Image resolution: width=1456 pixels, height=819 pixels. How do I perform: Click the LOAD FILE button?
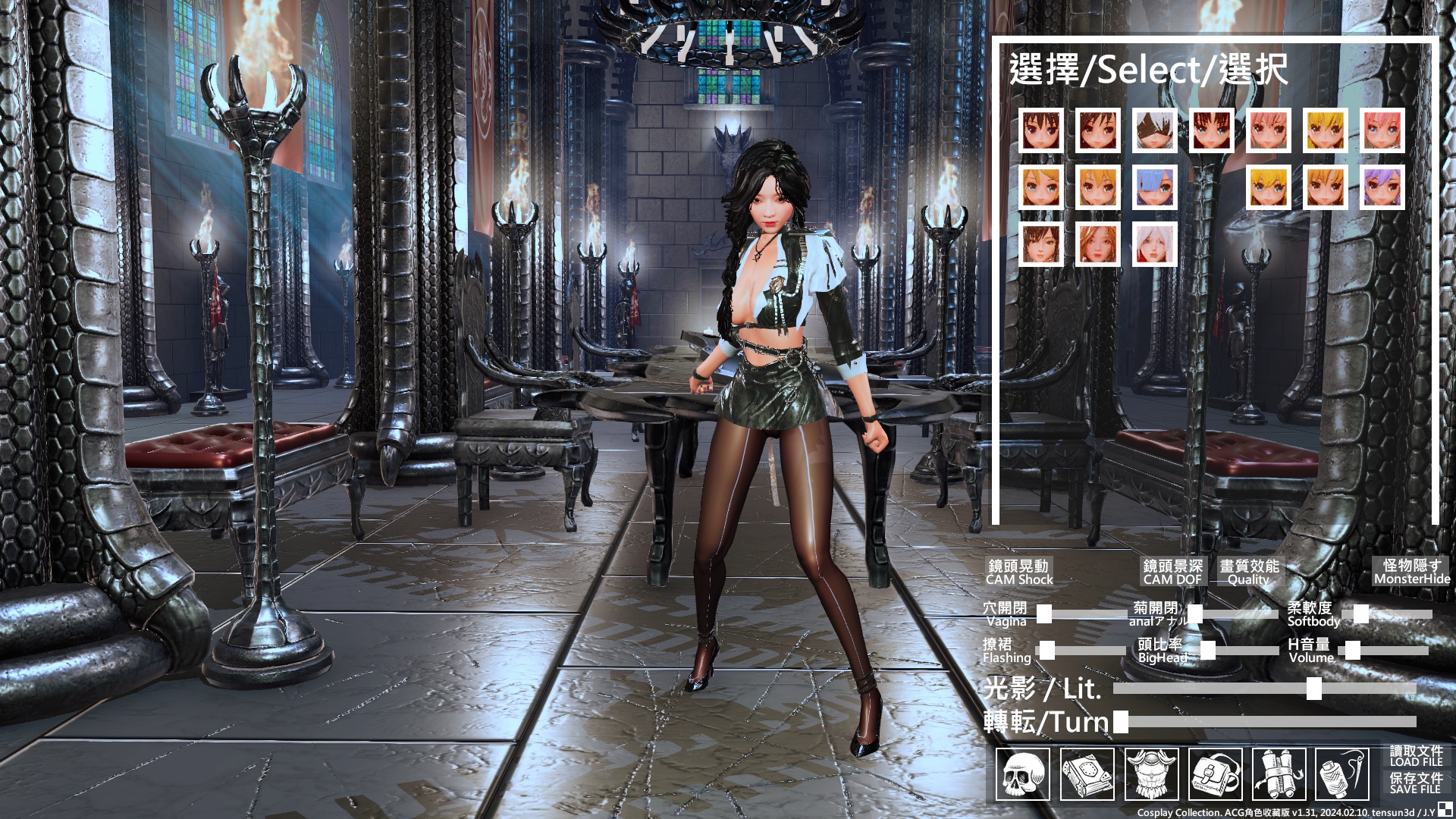[1415, 756]
